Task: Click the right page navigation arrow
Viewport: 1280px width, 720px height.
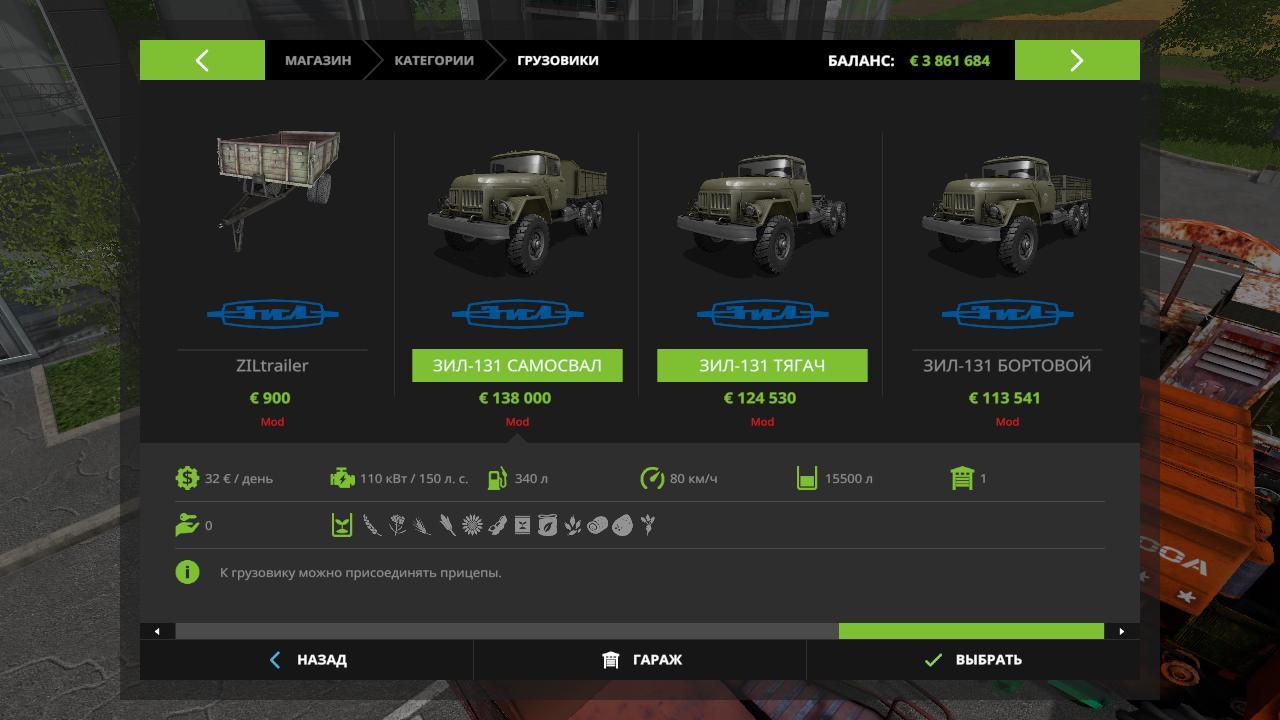Action: click(x=1077, y=60)
